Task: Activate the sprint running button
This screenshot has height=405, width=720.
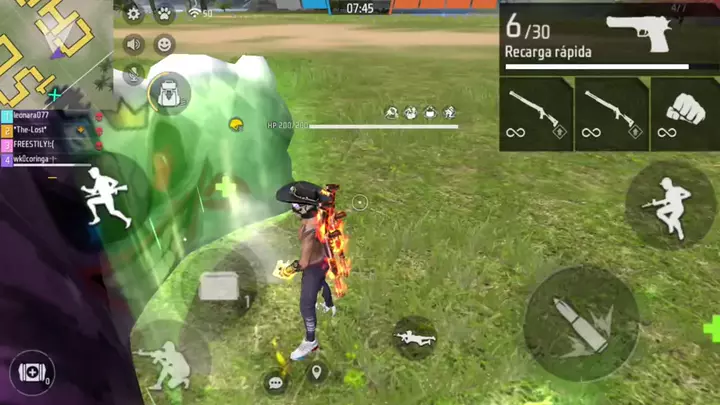Action: [103, 195]
